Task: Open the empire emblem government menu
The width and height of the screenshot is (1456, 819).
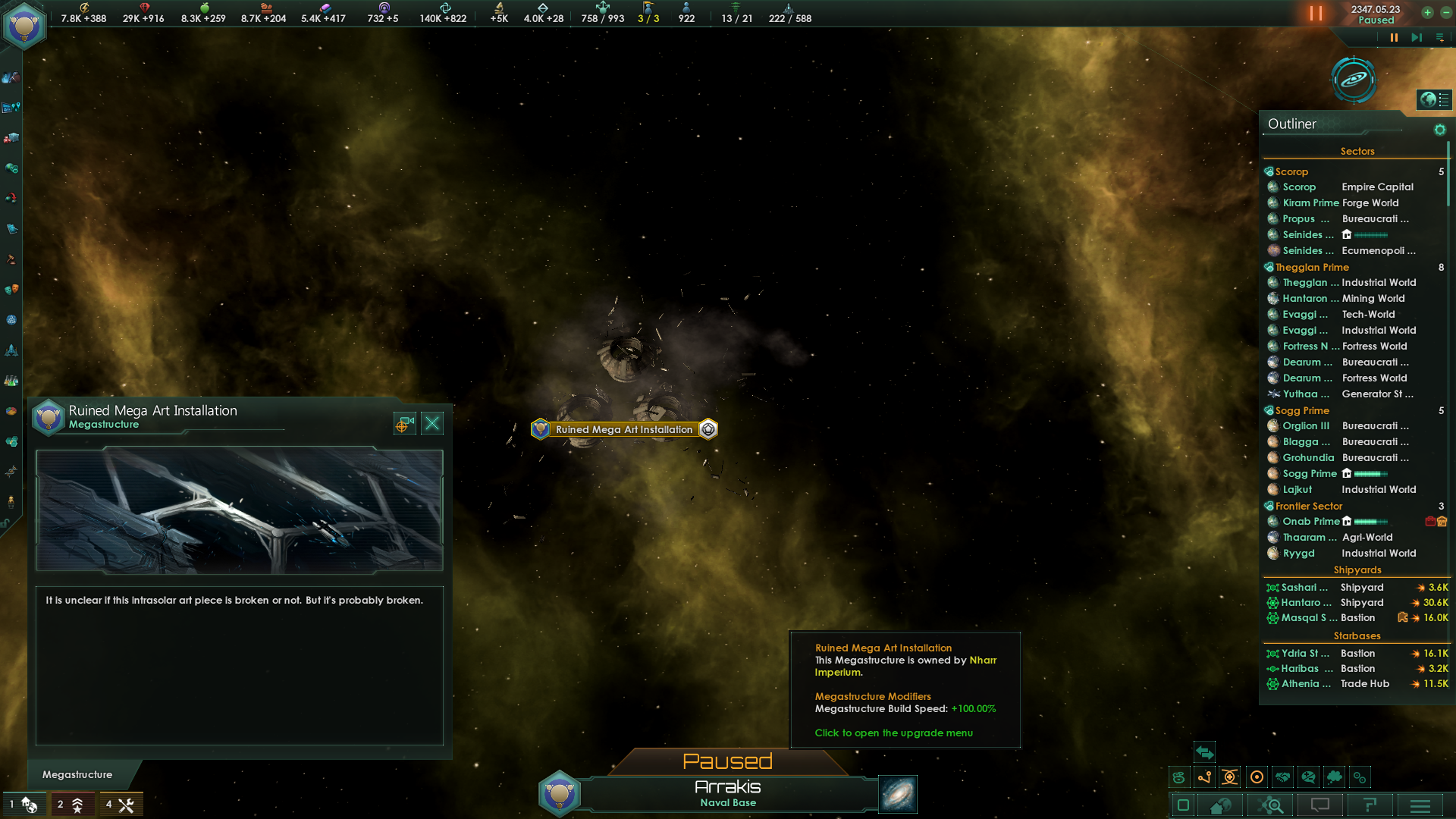Action: [x=24, y=26]
